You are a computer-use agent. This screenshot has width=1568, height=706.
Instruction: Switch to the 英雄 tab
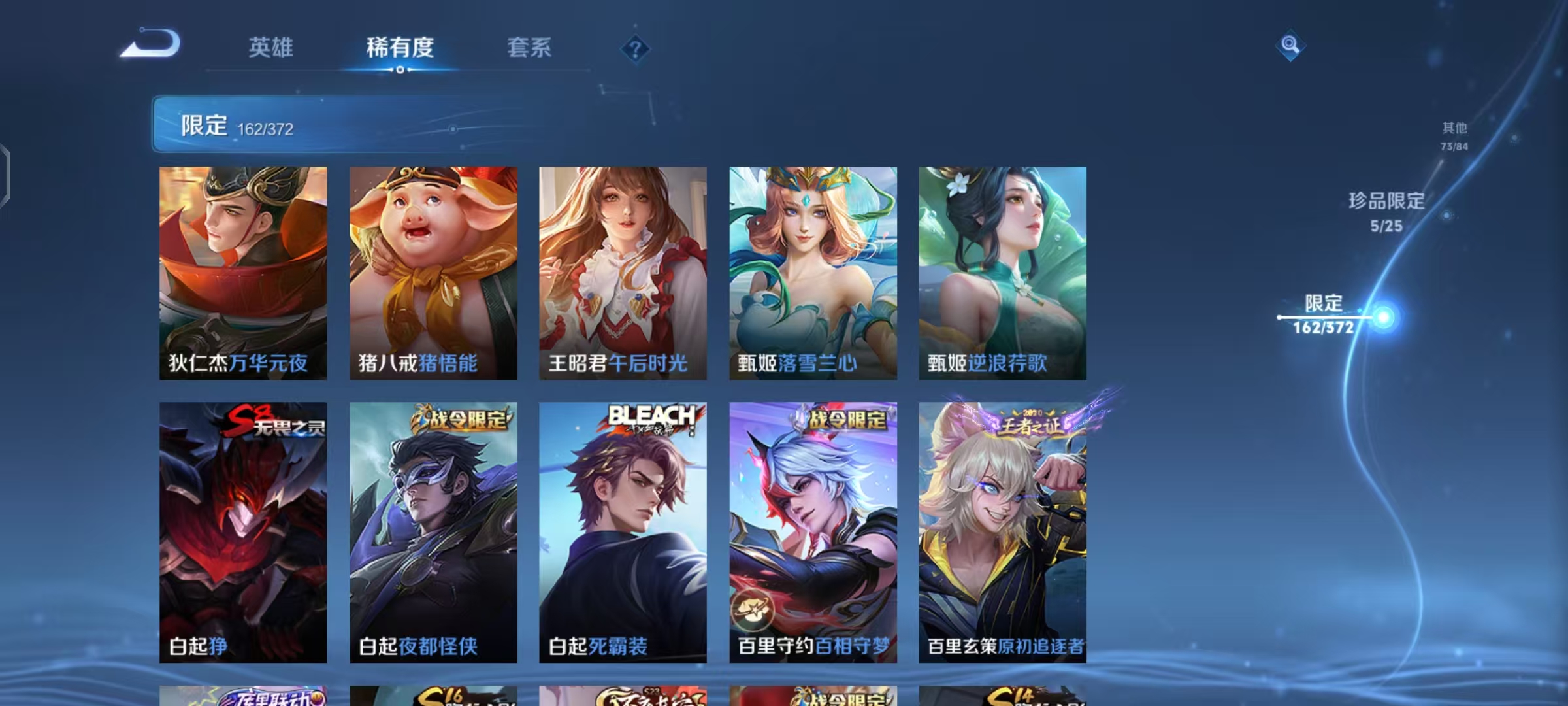[270, 47]
